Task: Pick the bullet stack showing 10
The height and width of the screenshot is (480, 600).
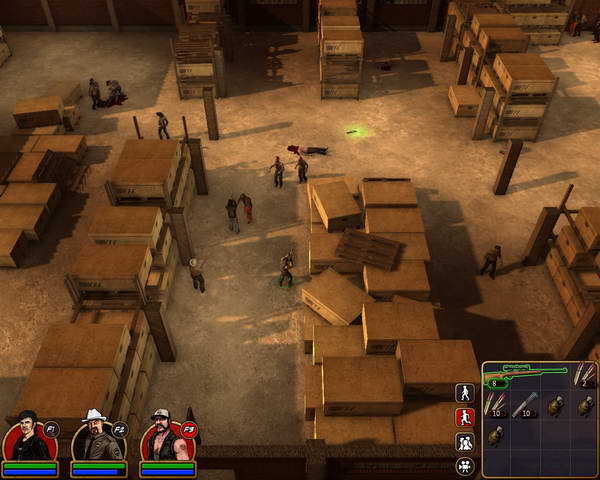Action: point(497,405)
